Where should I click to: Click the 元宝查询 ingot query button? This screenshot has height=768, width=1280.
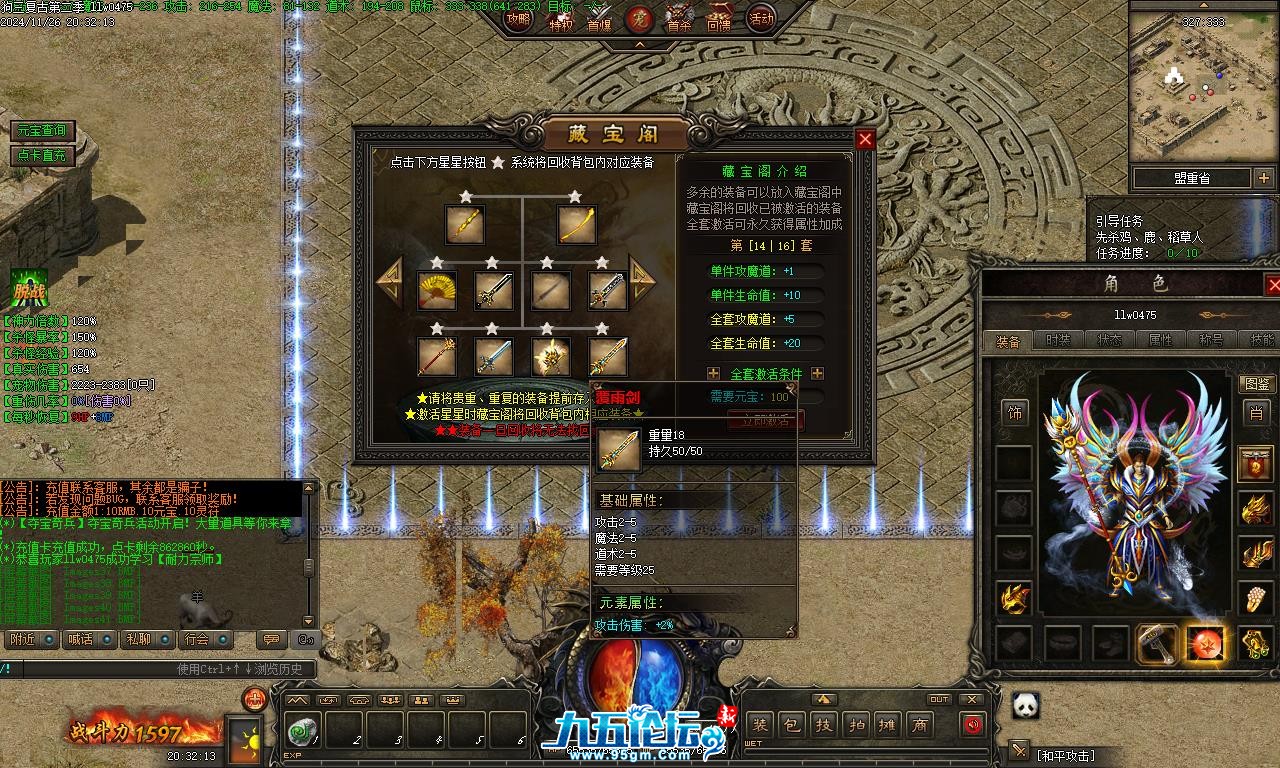41,131
